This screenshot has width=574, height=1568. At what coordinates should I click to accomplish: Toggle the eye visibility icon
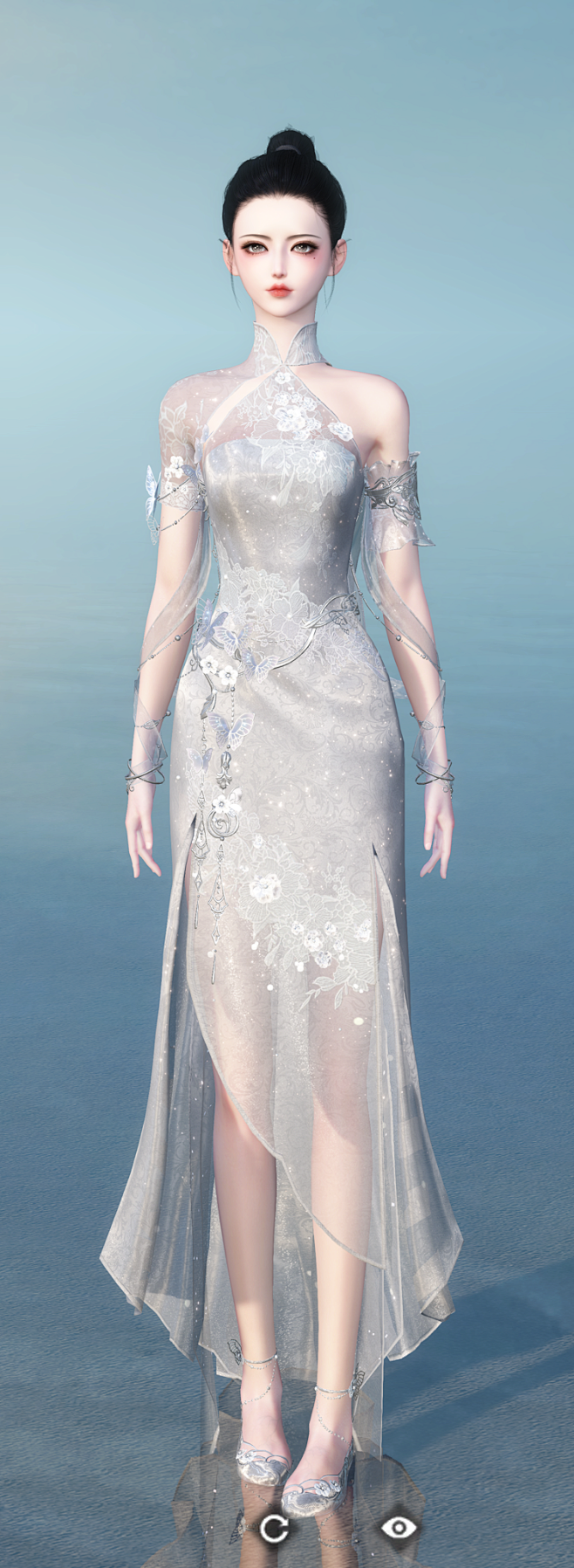tap(399, 1526)
